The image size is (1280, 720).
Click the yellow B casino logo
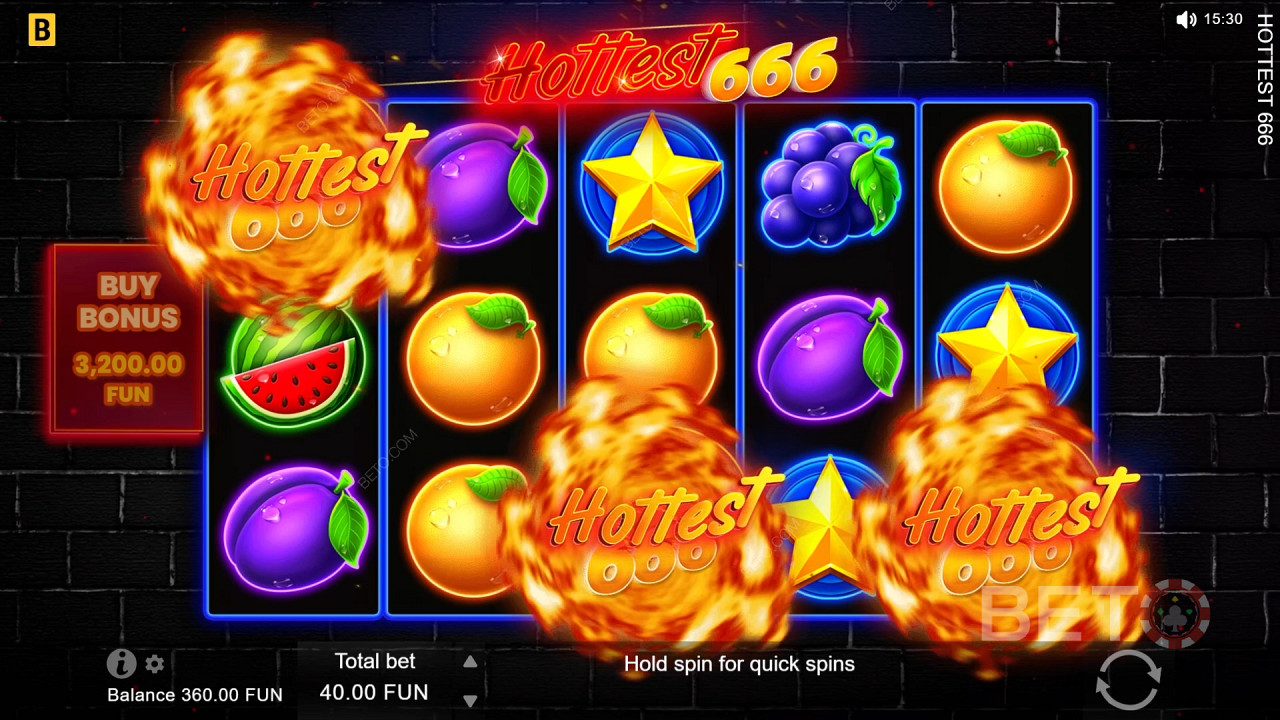click(41, 31)
